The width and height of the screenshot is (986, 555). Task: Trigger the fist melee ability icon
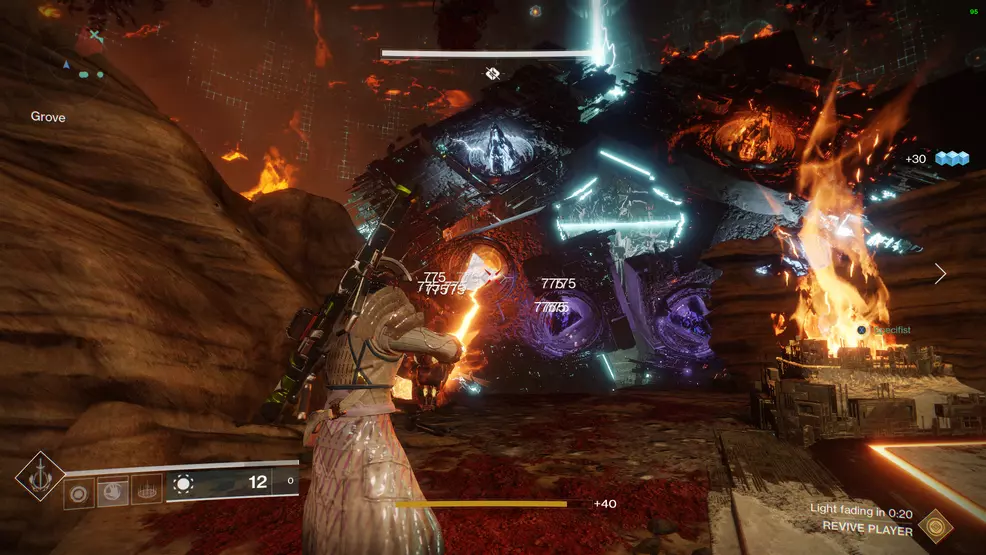click(113, 489)
